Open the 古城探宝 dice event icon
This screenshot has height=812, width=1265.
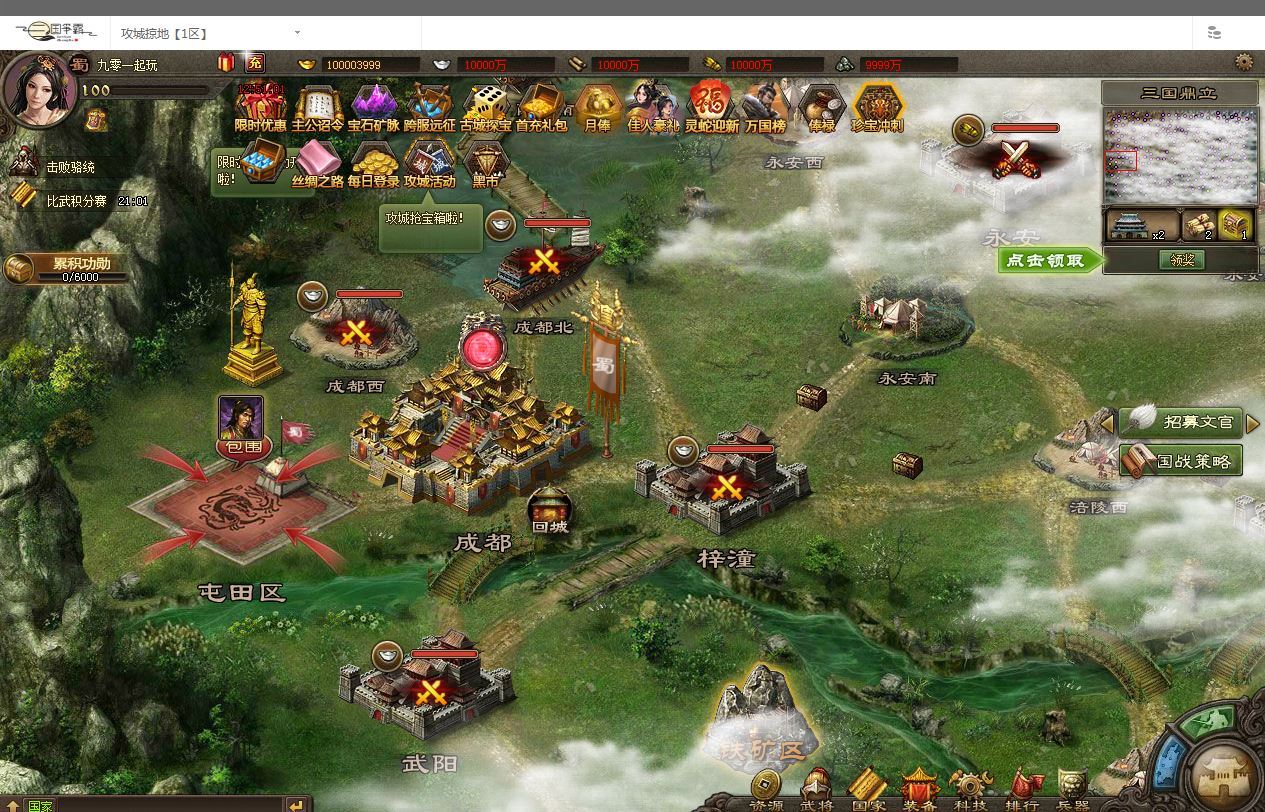(x=486, y=107)
